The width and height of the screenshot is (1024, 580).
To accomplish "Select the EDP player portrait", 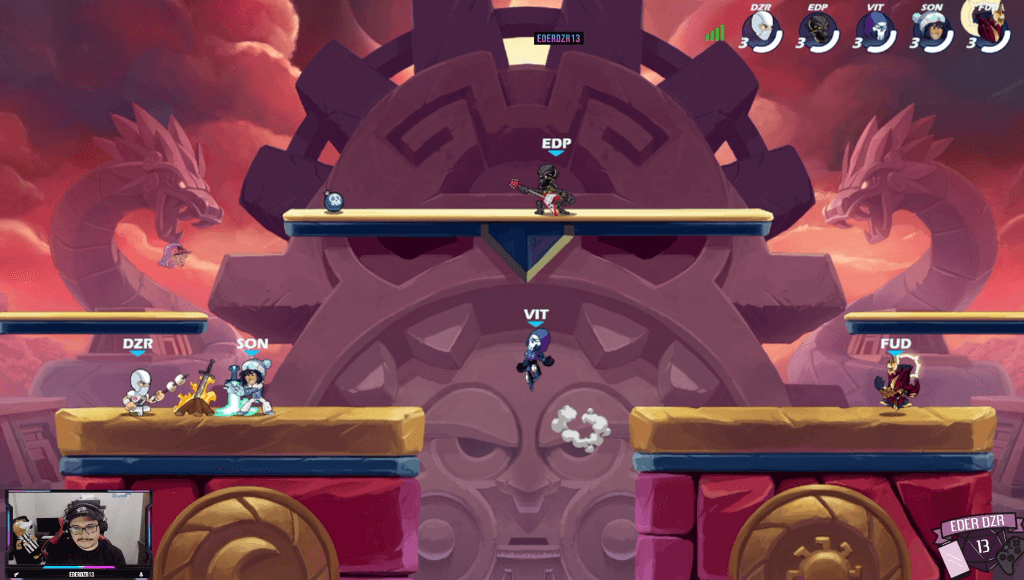I will click(x=820, y=30).
